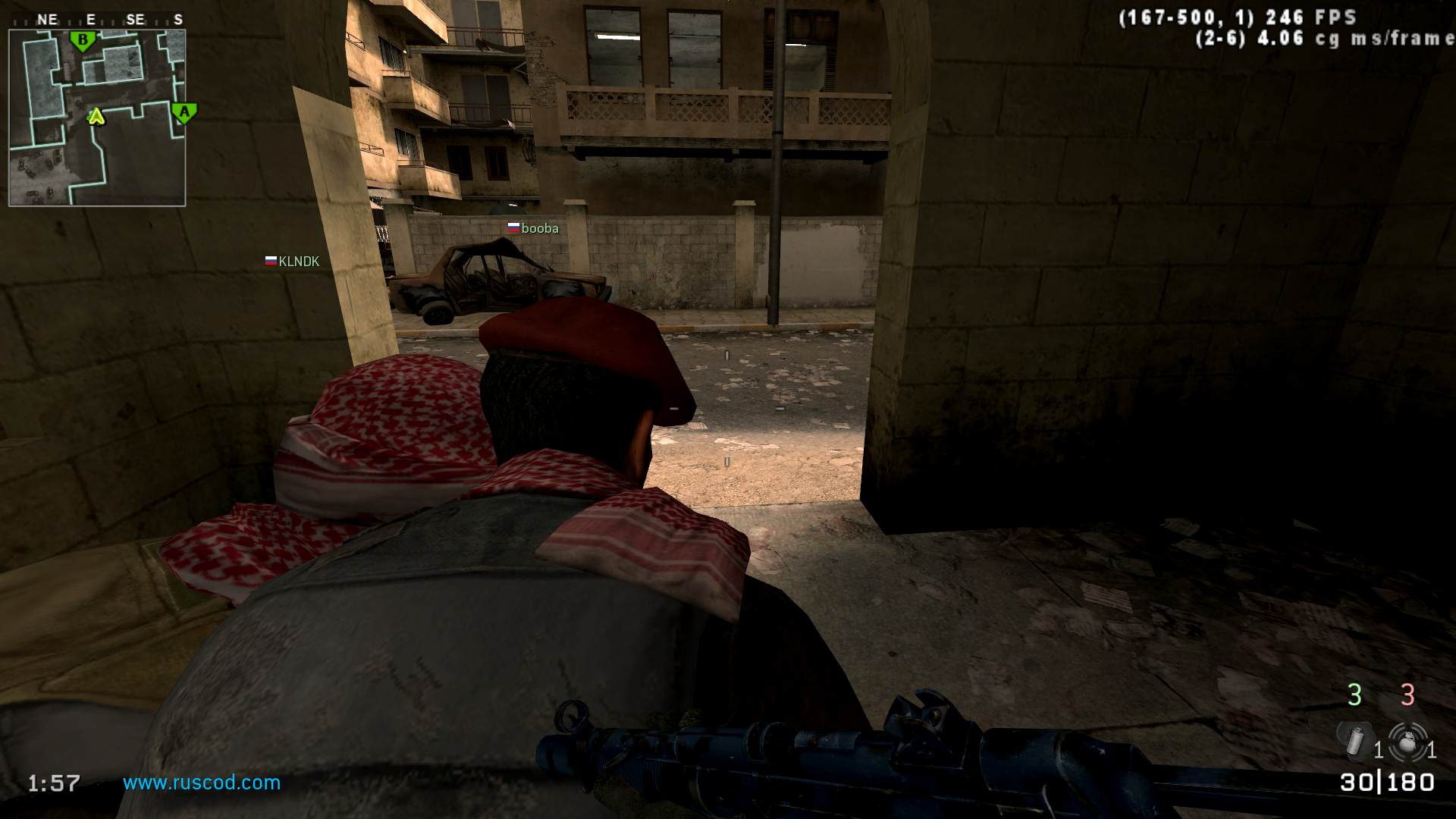Click the booba player name tag
The image size is (1456, 819).
click(x=534, y=228)
